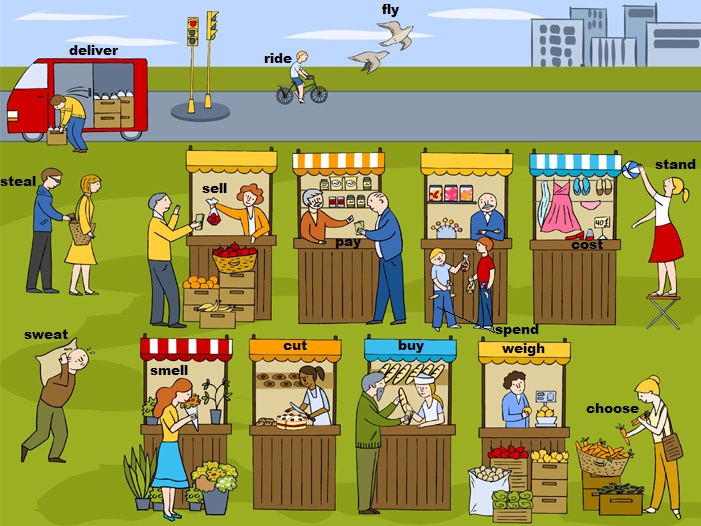Click the "sell" word label

[215, 188]
